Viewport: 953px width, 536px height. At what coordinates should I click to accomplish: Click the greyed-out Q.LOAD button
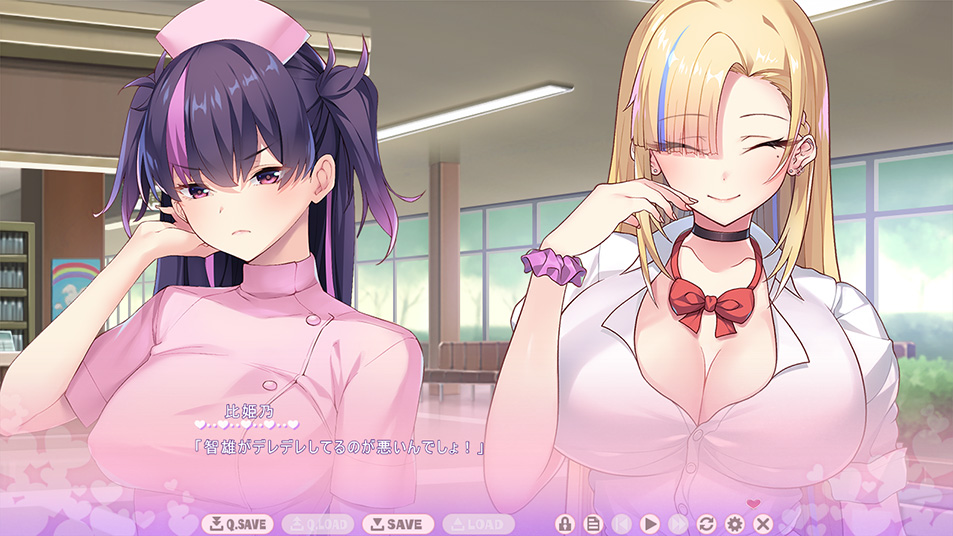(317, 524)
